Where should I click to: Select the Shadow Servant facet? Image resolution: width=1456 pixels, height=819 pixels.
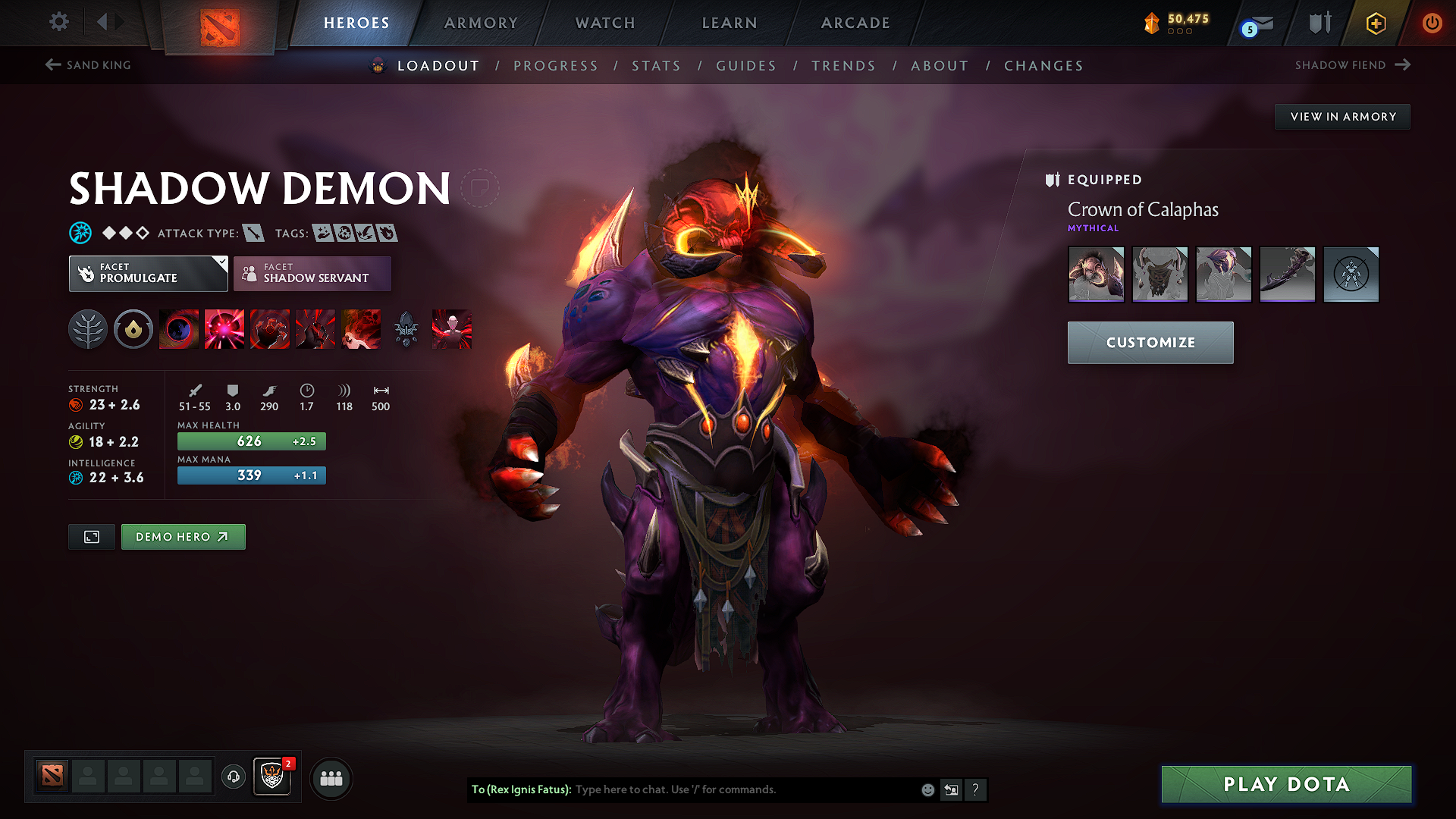click(312, 273)
